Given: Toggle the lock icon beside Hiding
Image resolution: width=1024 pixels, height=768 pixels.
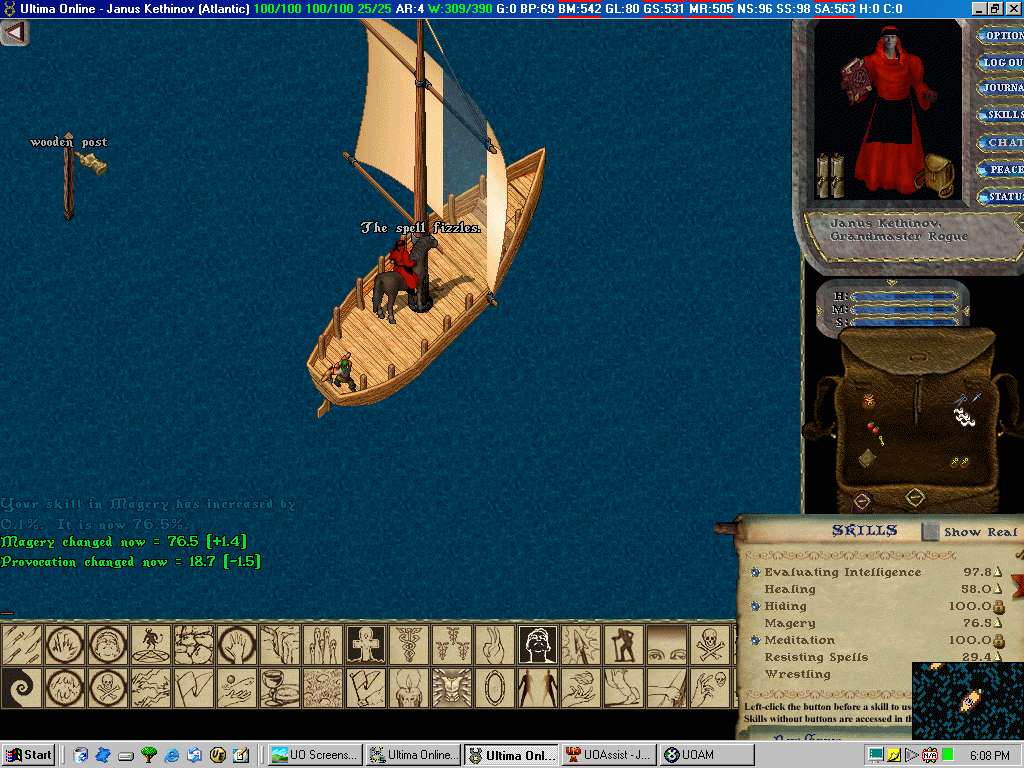Looking at the screenshot, I should (998, 607).
